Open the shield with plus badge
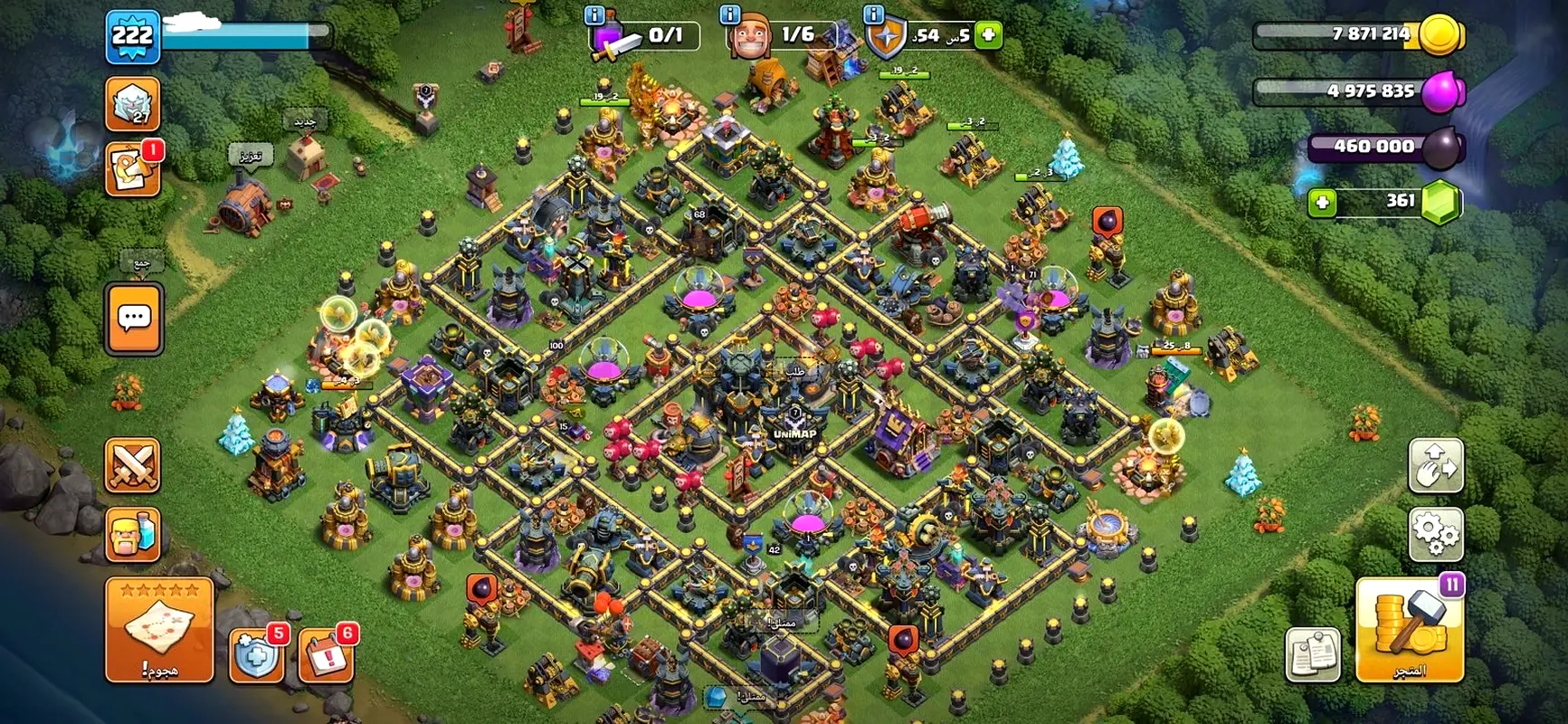The width and height of the screenshot is (1568, 724). click(257, 653)
